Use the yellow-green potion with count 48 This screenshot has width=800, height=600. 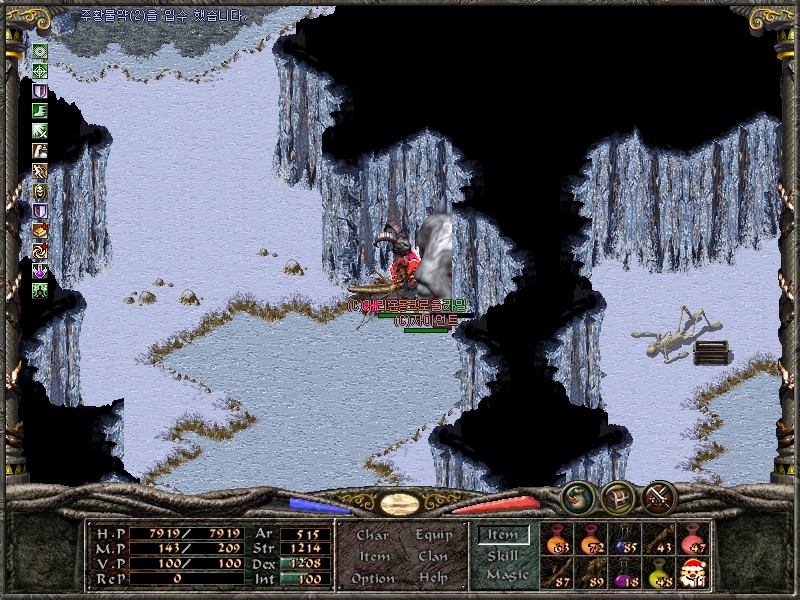(x=659, y=574)
